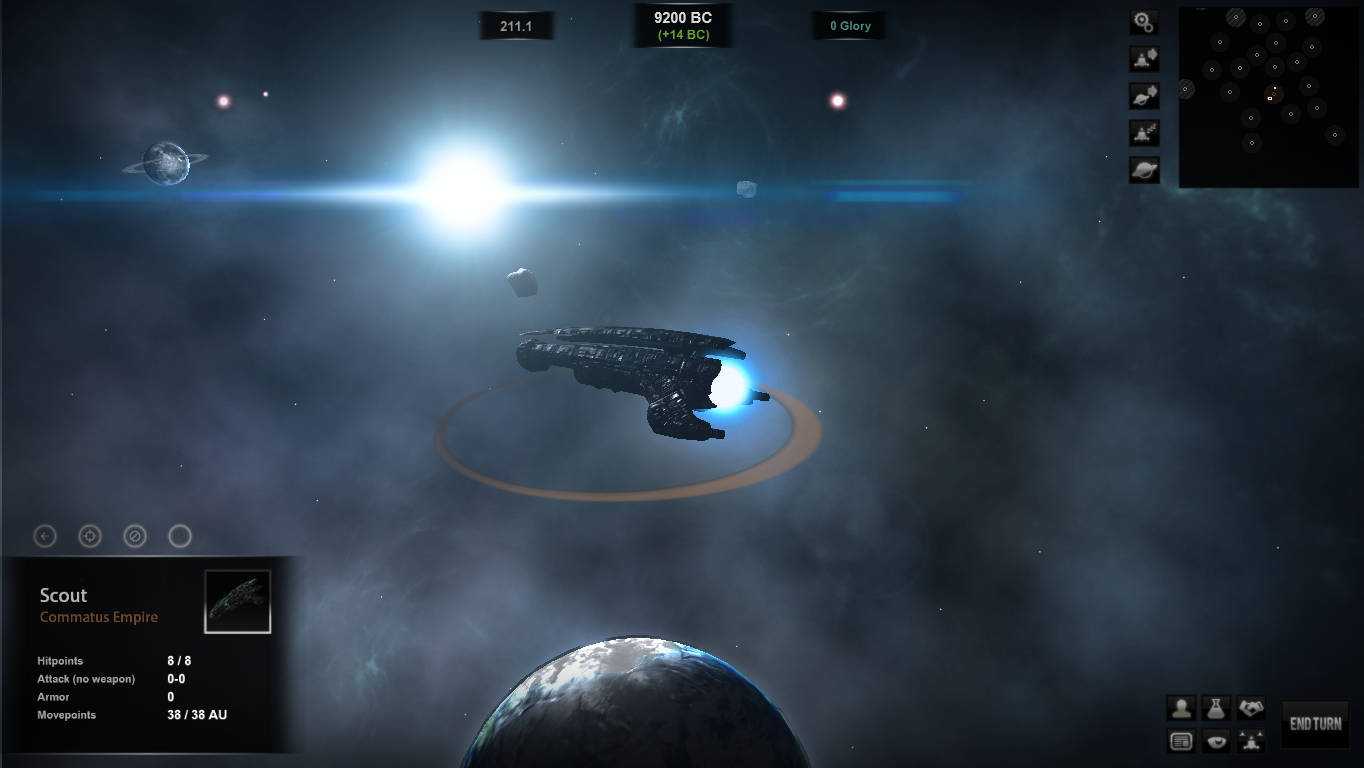
Task: Open the reports list icon
Action: click(1181, 740)
